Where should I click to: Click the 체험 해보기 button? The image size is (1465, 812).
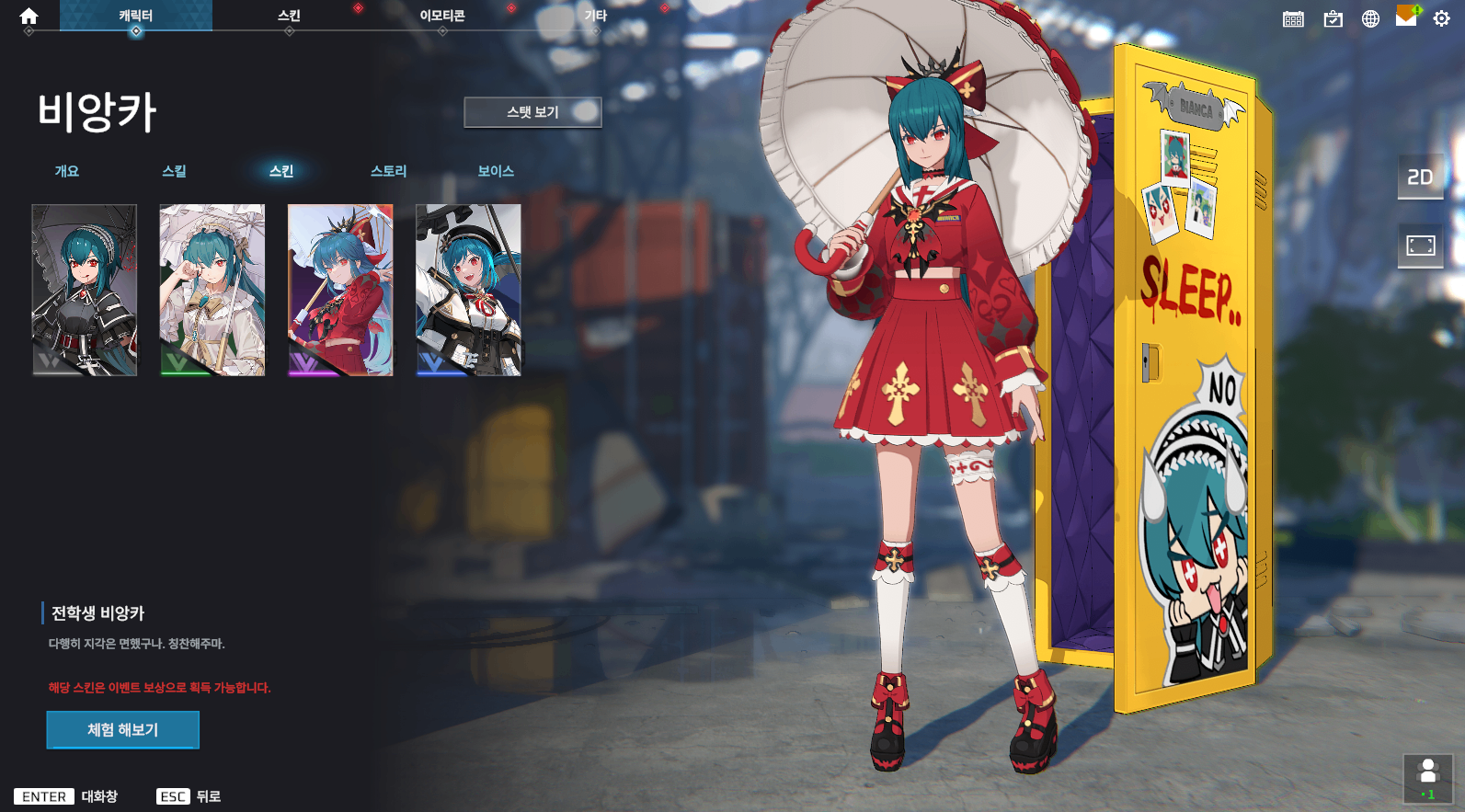[x=123, y=730]
